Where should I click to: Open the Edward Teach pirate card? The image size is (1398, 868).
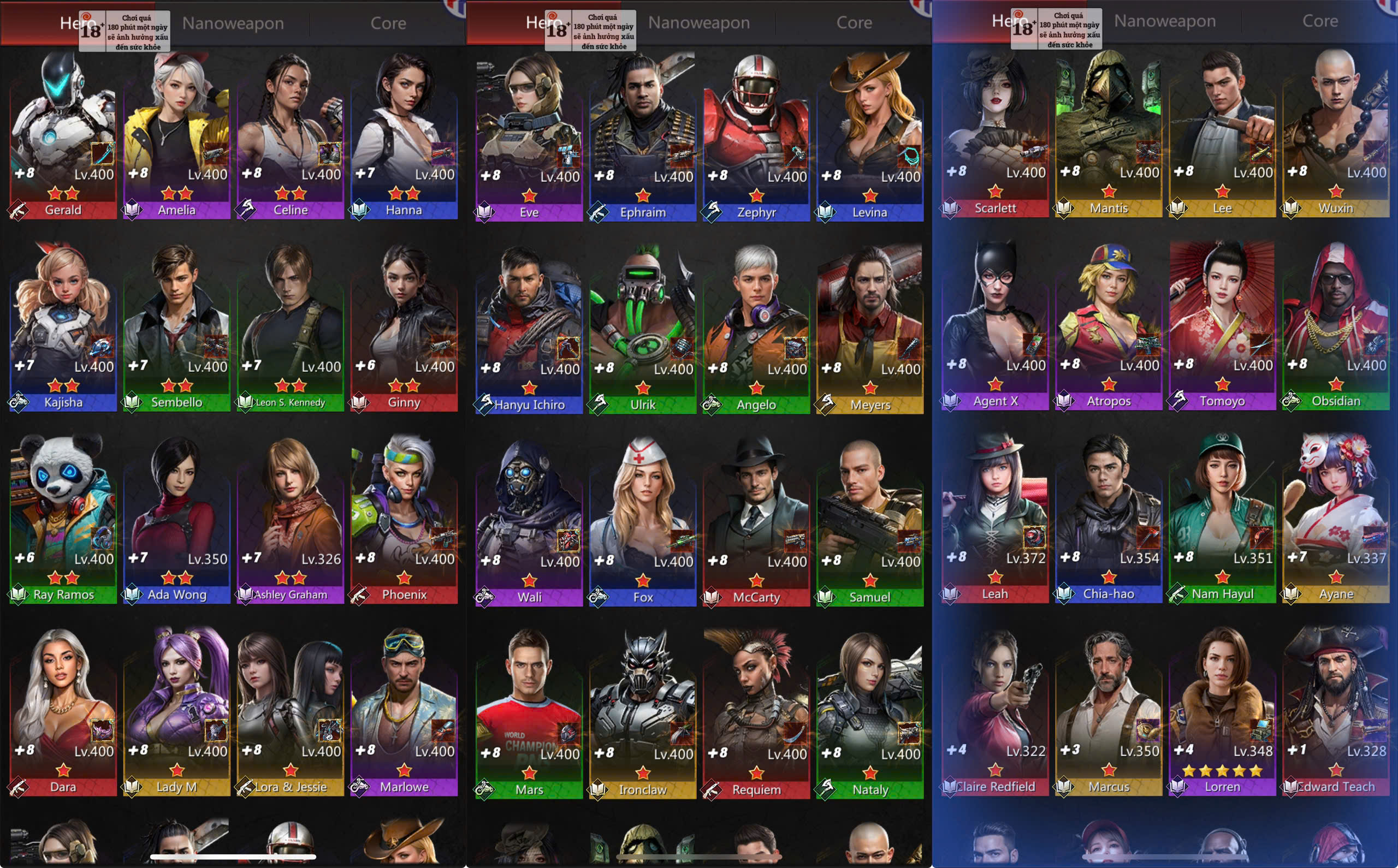click(x=1336, y=712)
